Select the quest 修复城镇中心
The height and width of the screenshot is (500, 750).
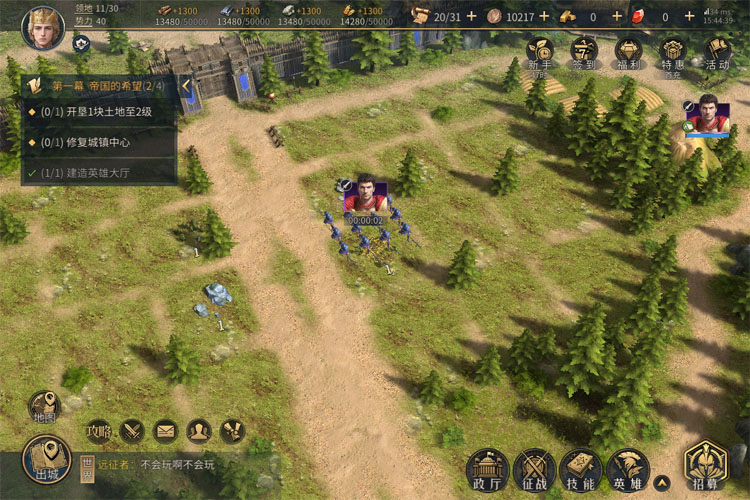tap(98, 141)
